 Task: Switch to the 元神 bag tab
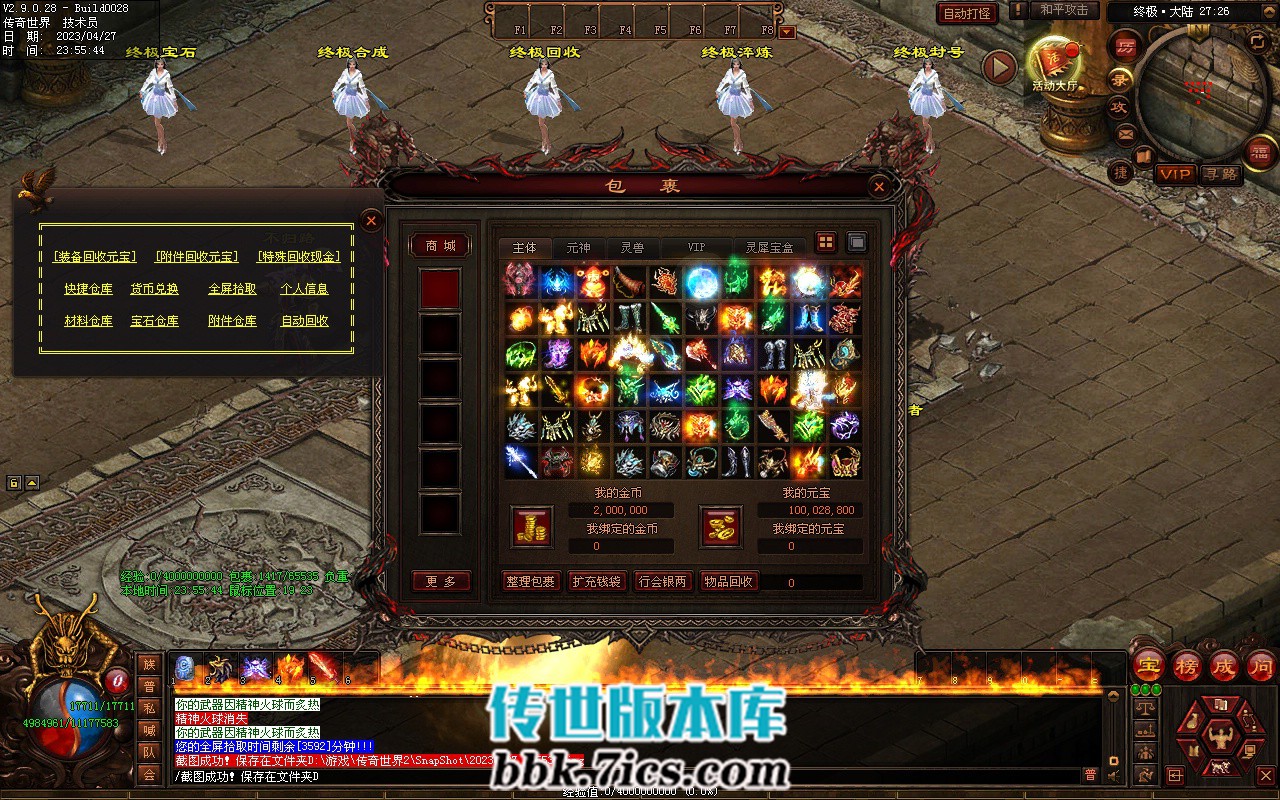[578, 247]
